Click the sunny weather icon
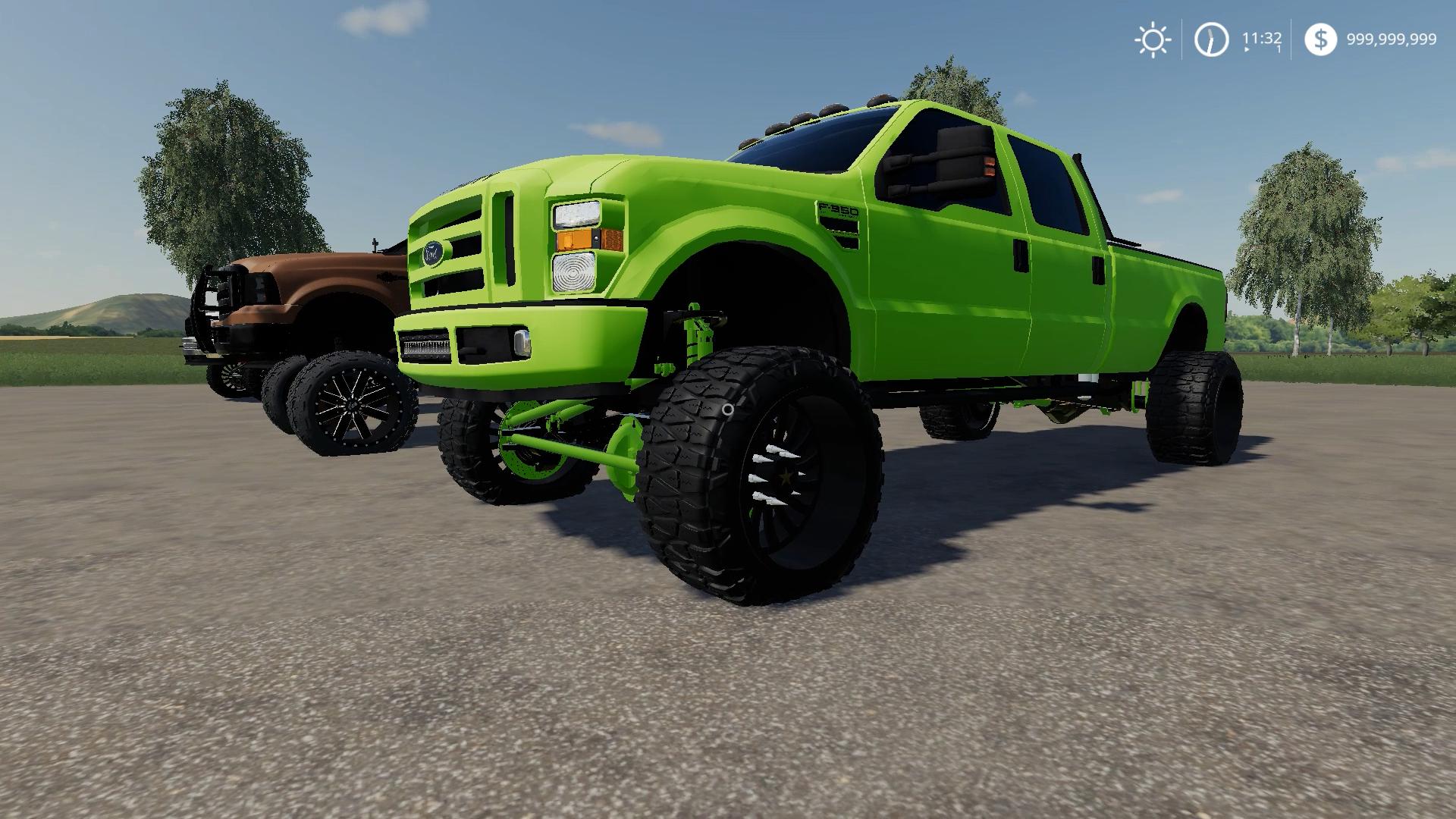Image resolution: width=1456 pixels, height=819 pixels. click(1152, 39)
